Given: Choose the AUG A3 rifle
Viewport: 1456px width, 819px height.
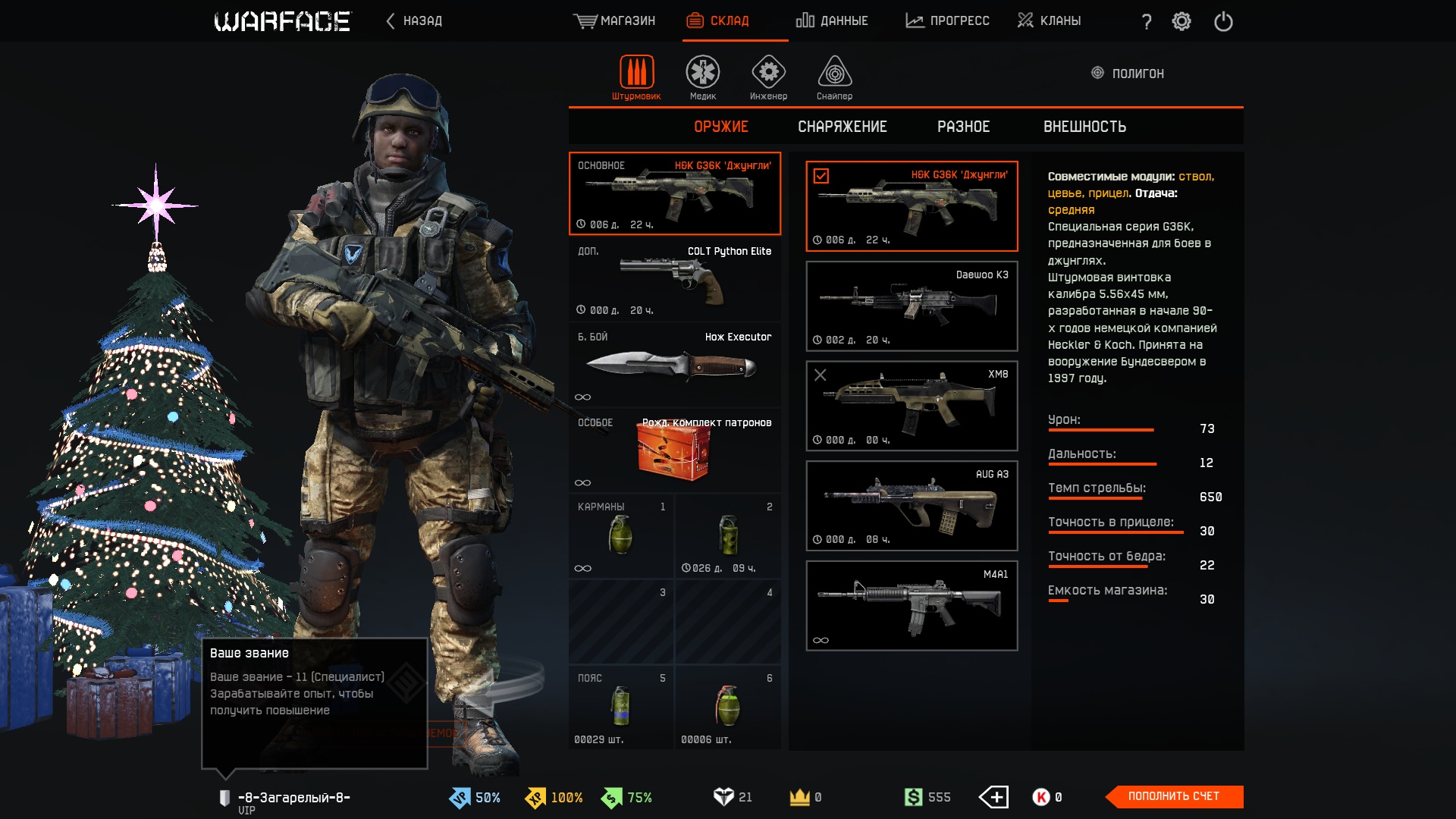Looking at the screenshot, I should click(x=912, y=505).
